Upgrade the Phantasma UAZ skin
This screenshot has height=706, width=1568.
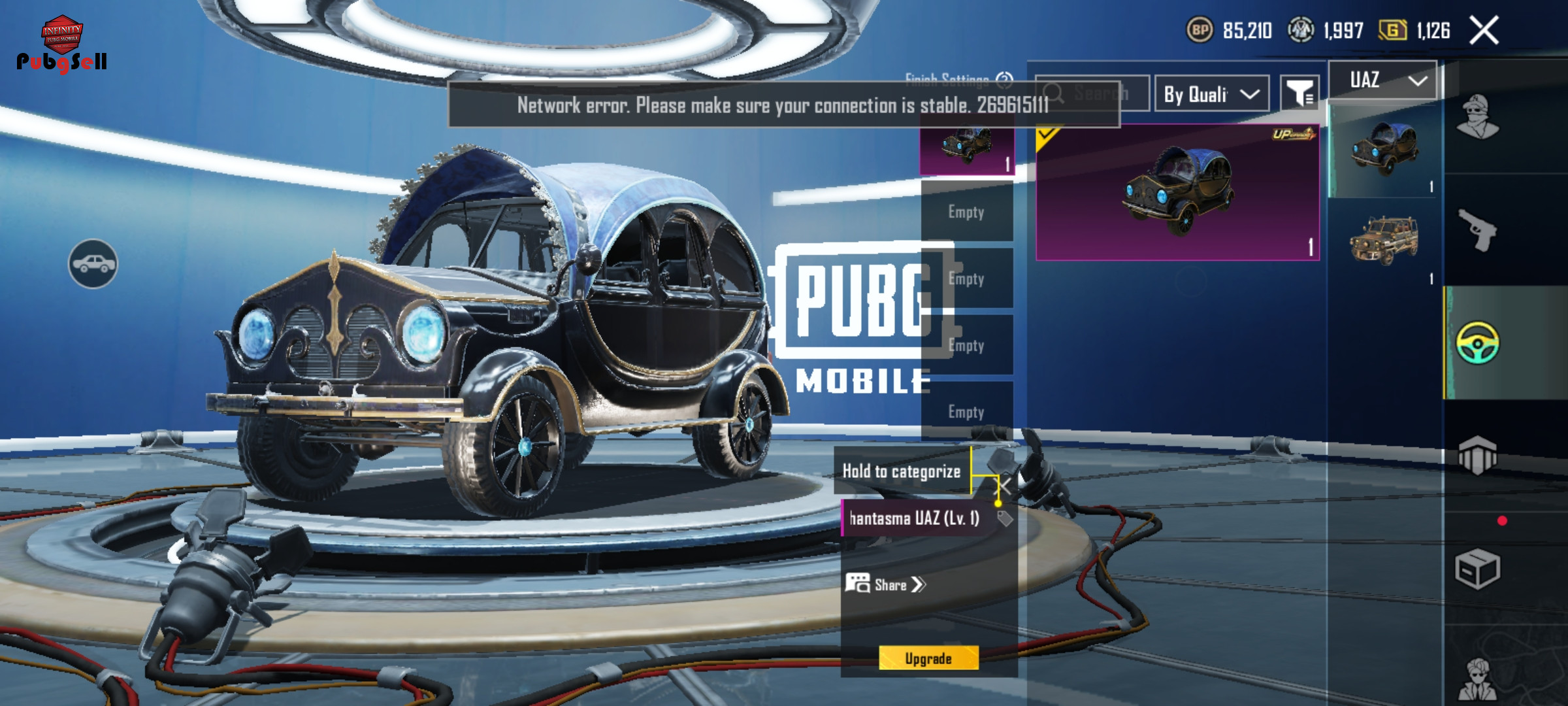click(928, 658)
